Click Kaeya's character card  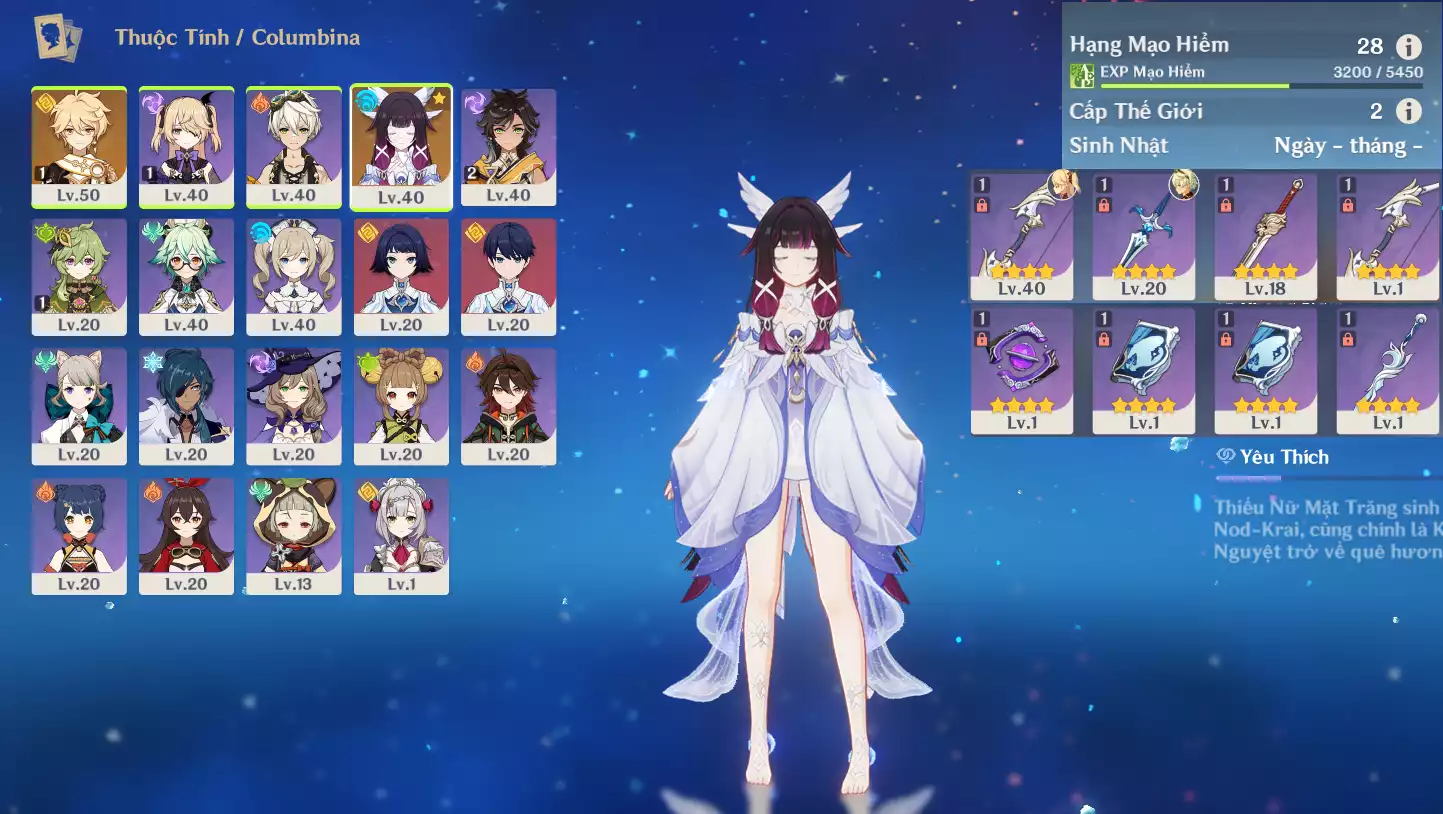click(x=186, y=406)
